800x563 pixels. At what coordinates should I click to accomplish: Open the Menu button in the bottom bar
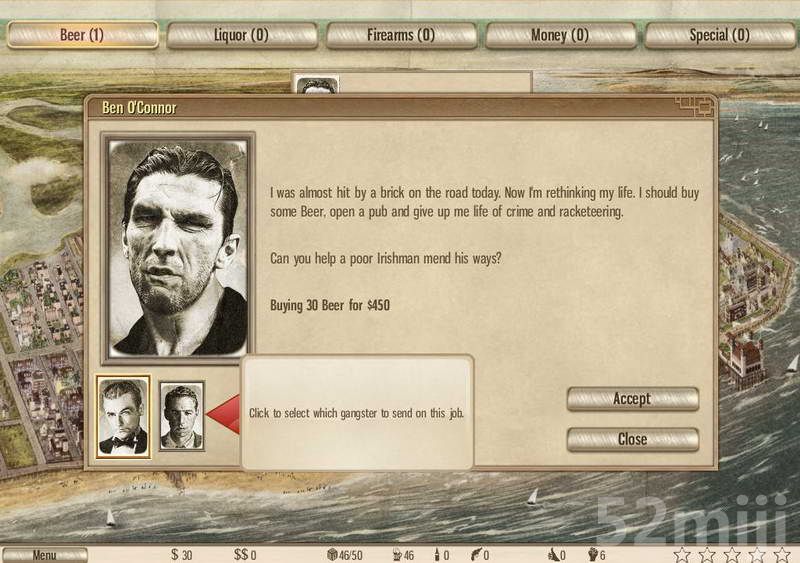45,555
